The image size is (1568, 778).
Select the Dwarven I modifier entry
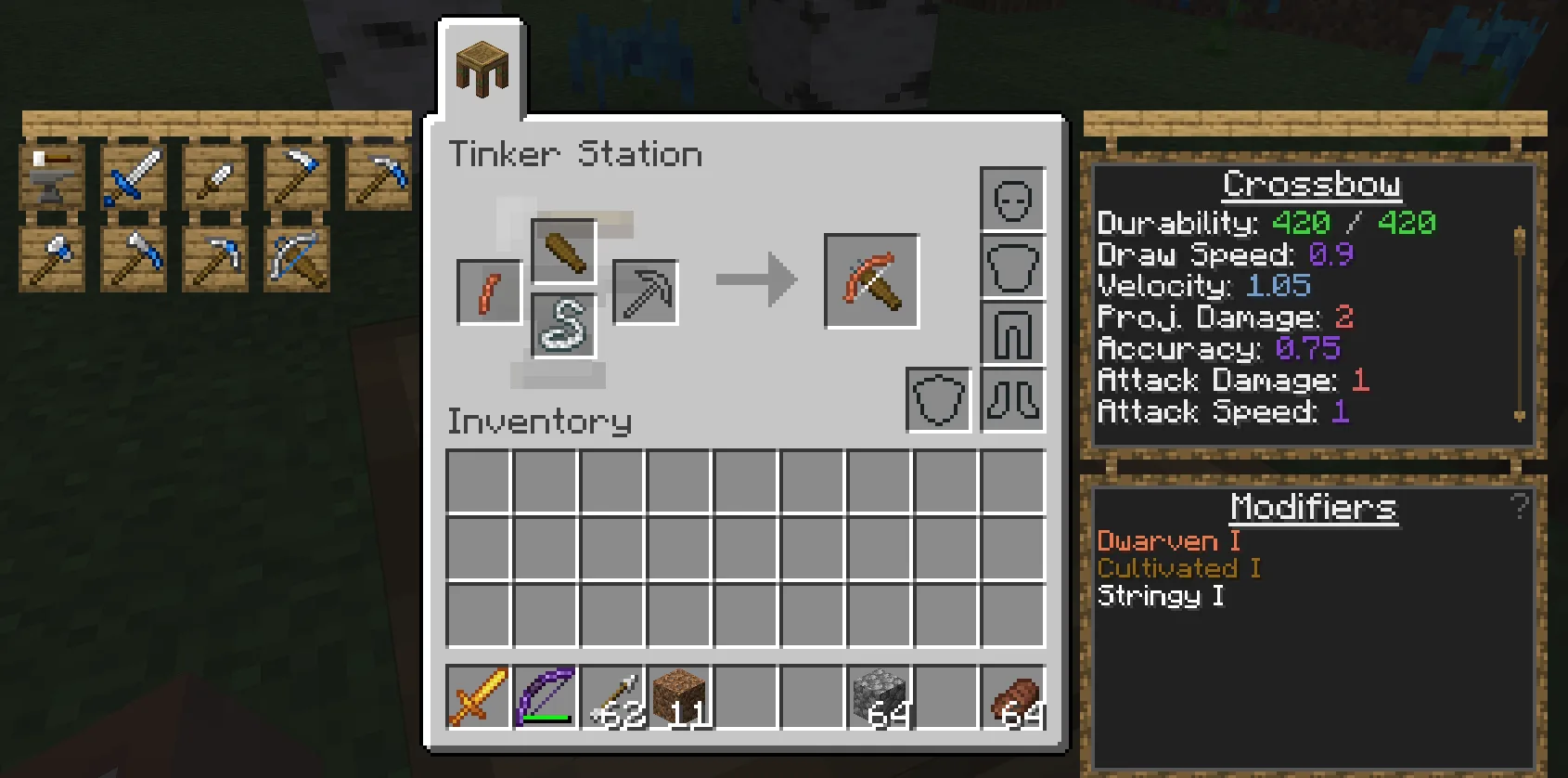(x=1167, y=540)
